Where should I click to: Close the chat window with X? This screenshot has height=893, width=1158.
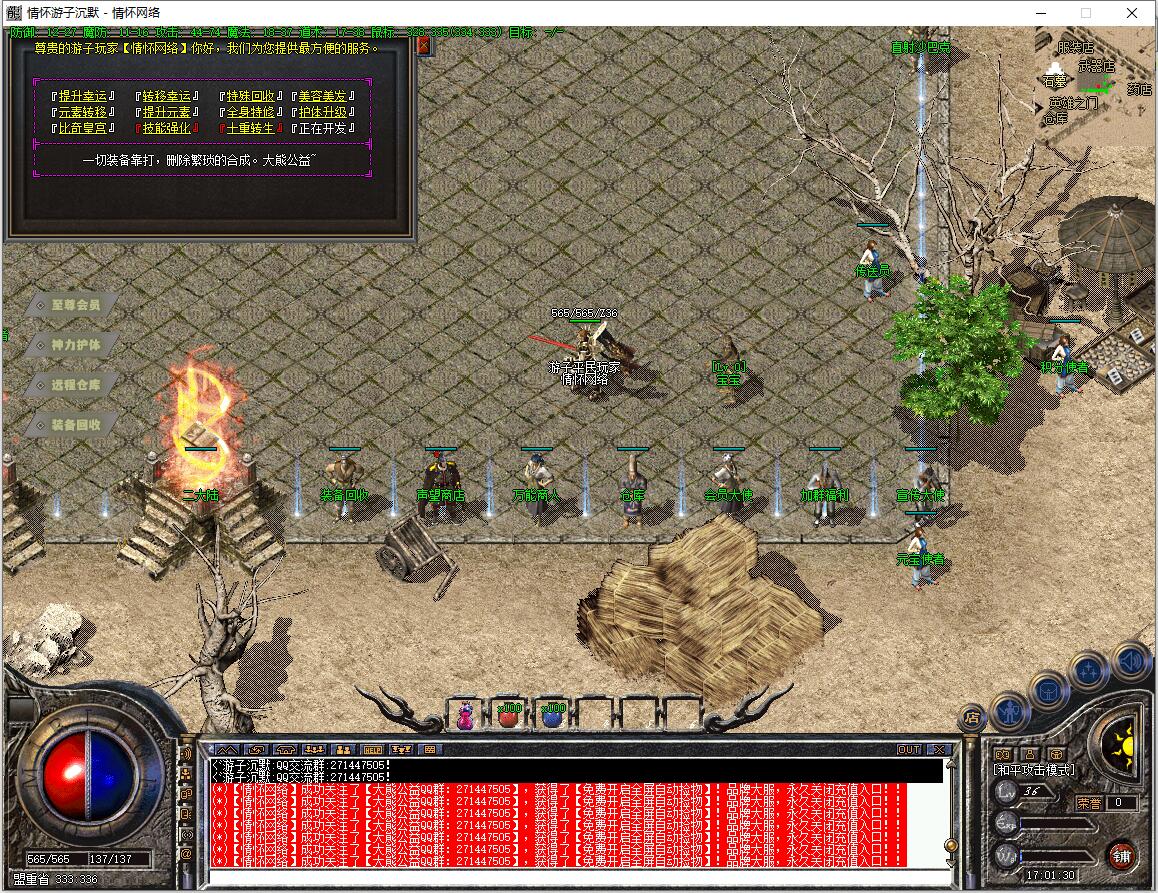coord(938,749)
